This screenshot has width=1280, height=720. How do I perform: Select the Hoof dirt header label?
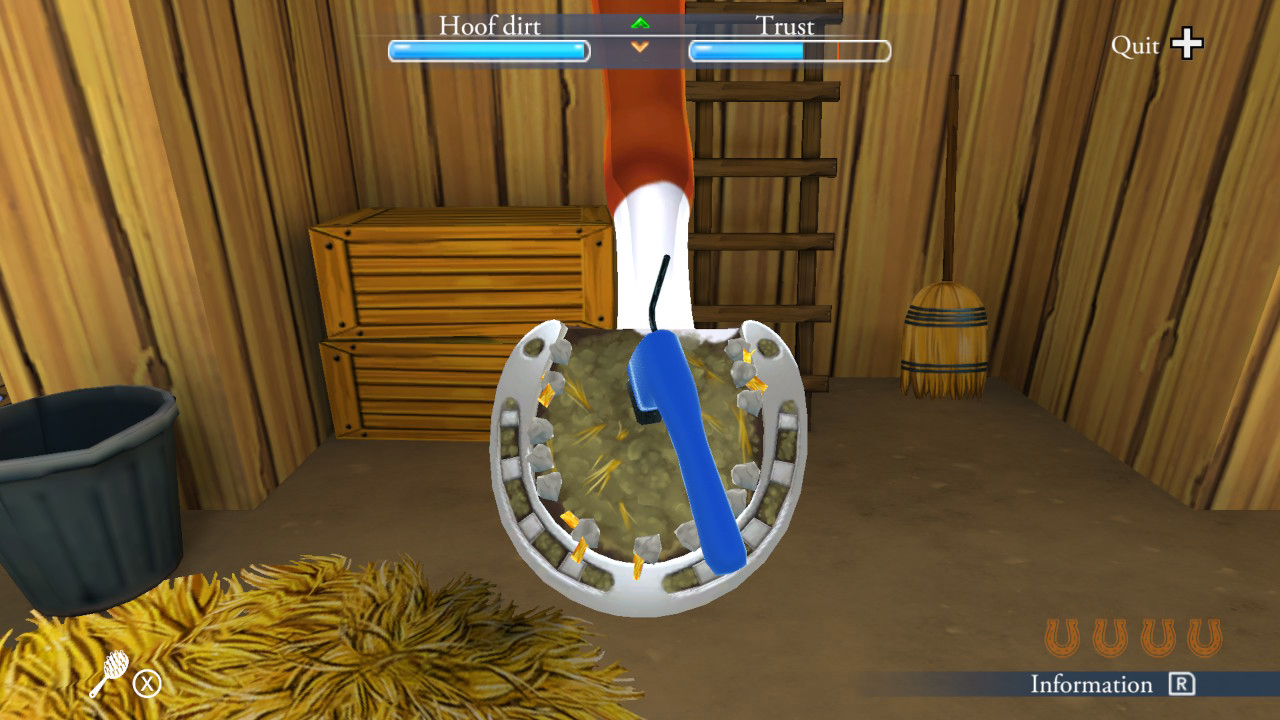coord(488,27)
